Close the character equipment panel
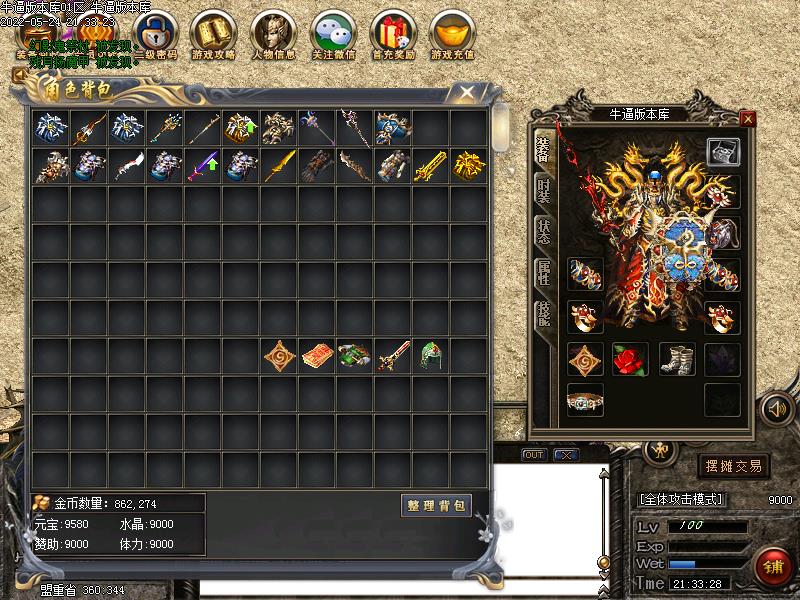 pos(747,118)
